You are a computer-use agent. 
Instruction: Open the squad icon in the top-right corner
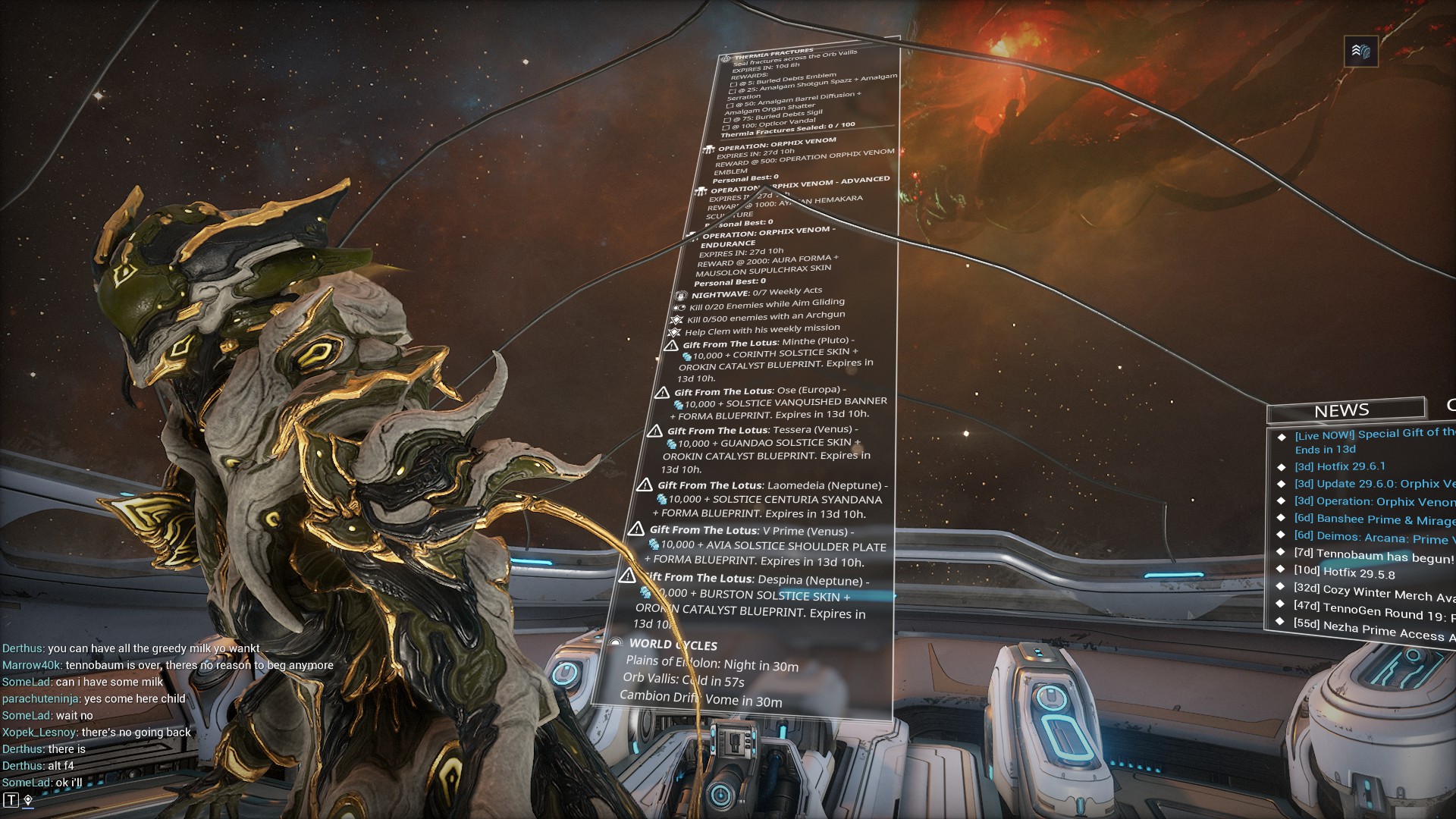click(x=1360, y=52)
